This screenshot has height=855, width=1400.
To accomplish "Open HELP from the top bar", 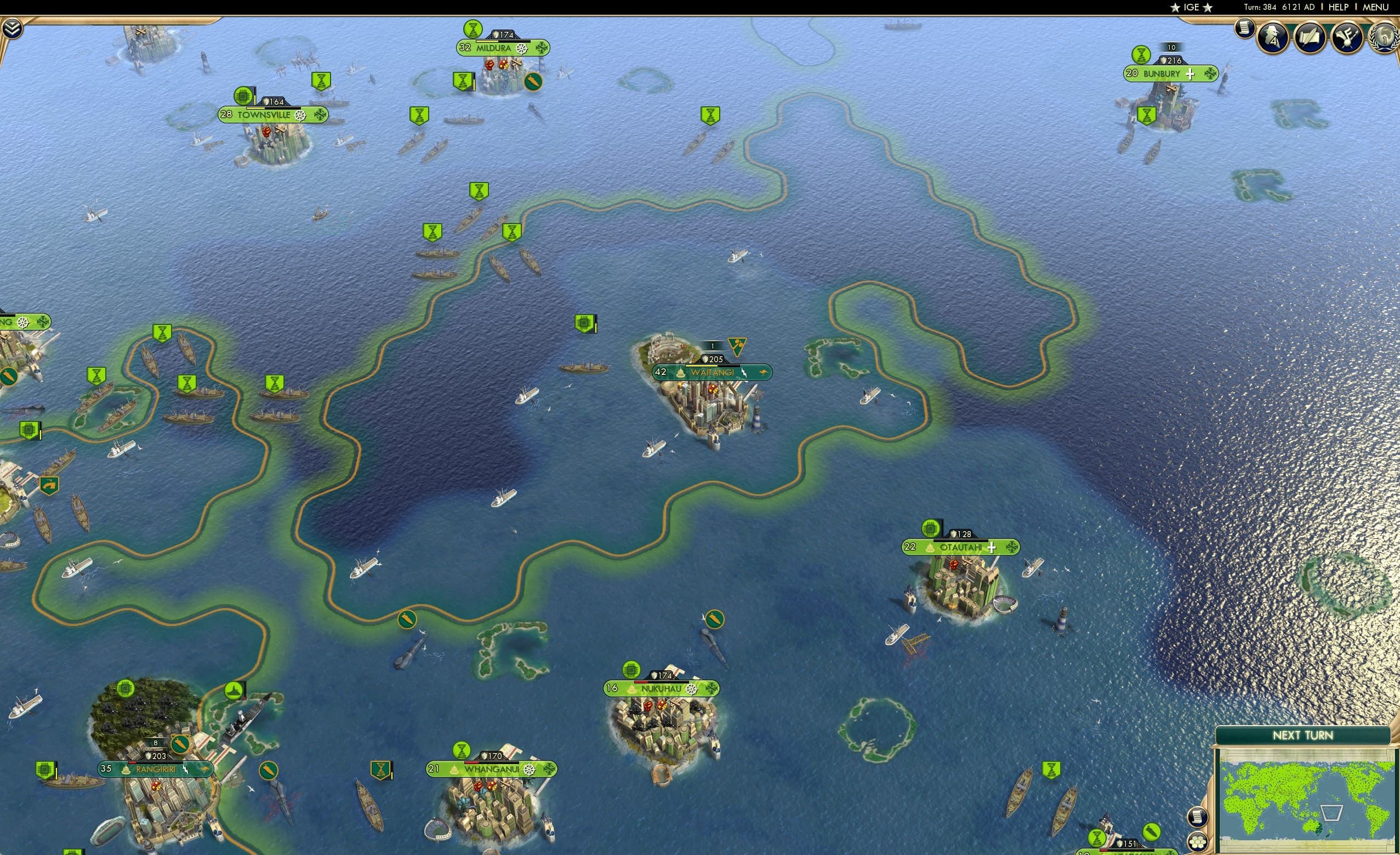I will tap(1338, 7).
